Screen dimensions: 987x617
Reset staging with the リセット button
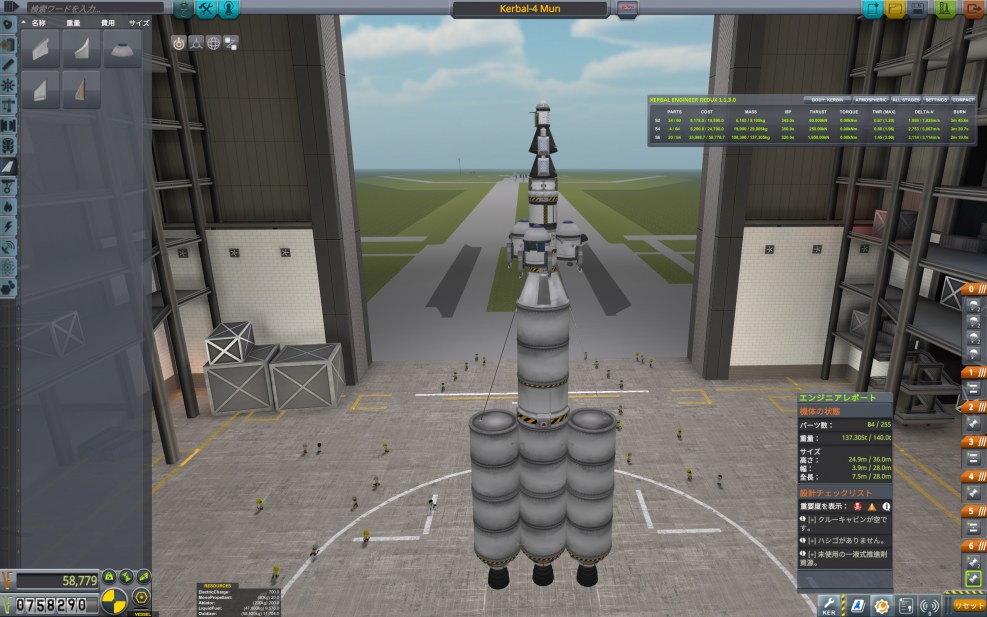pyautogui.click(x=967, y=606)
